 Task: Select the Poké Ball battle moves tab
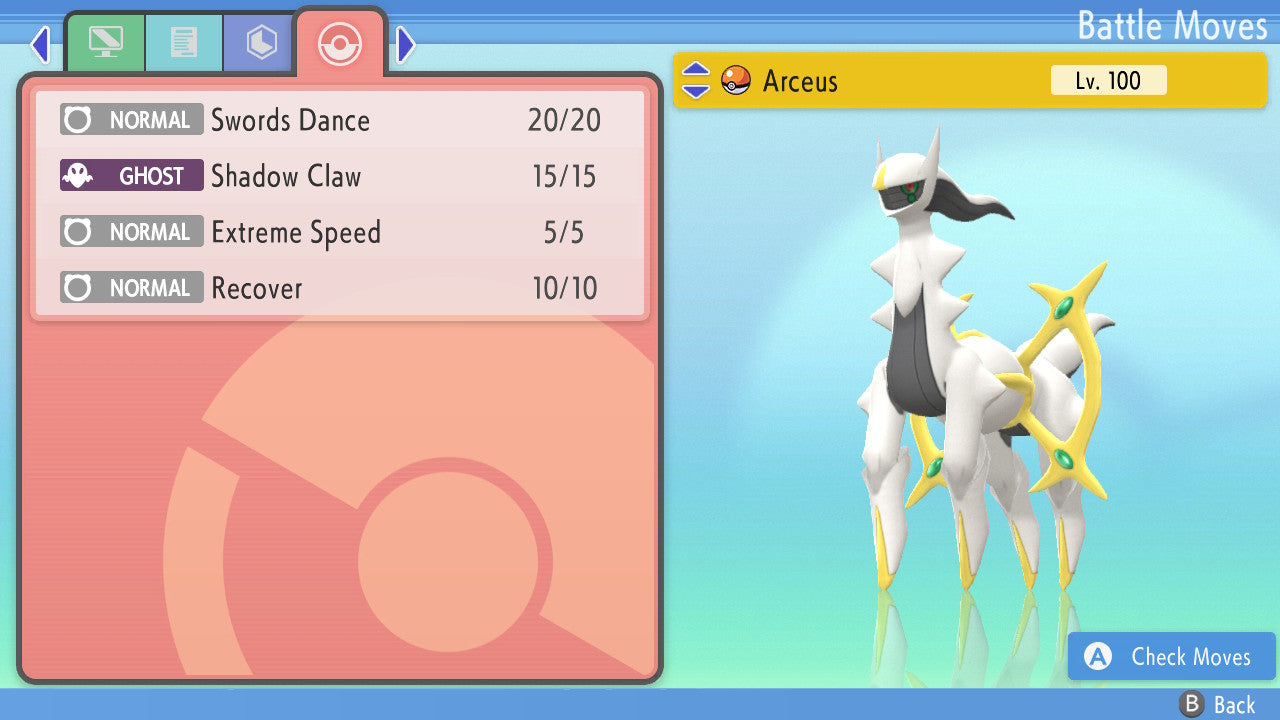339,43
